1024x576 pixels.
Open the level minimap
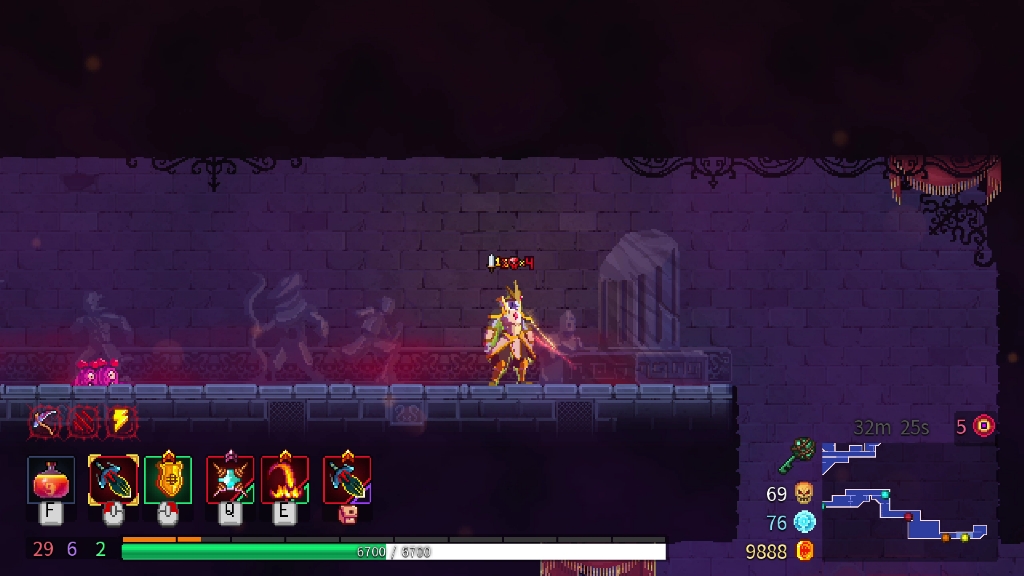905,495
